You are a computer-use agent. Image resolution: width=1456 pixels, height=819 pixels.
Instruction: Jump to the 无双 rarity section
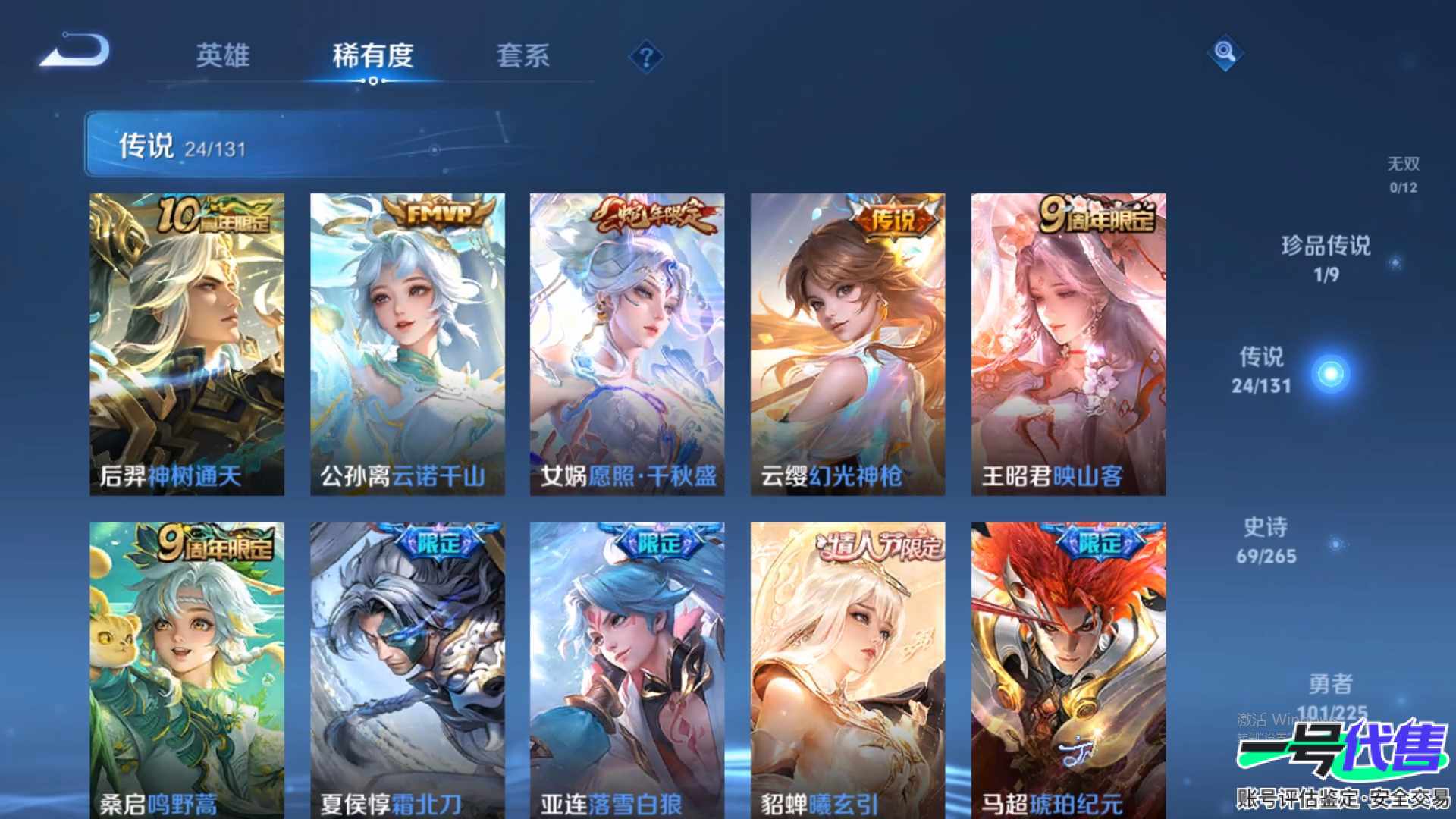click(x=1402, y=174)
